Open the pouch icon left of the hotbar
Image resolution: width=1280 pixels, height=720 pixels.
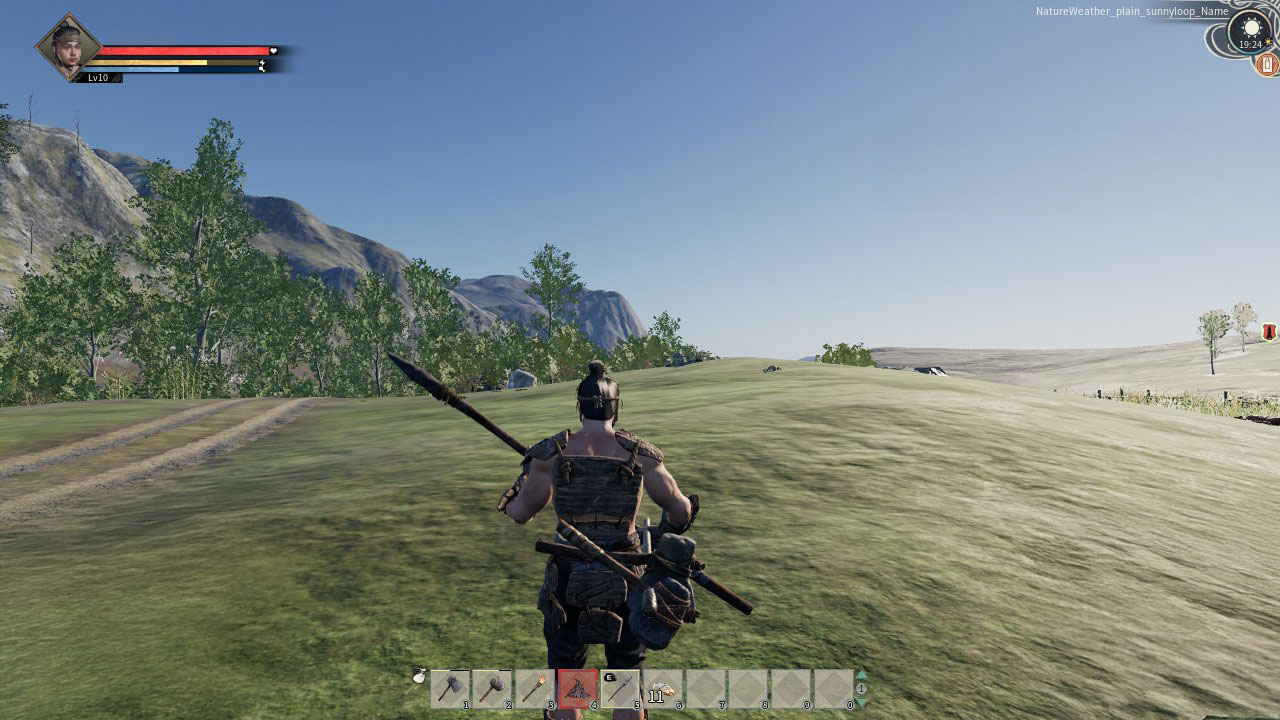(420, 677)
